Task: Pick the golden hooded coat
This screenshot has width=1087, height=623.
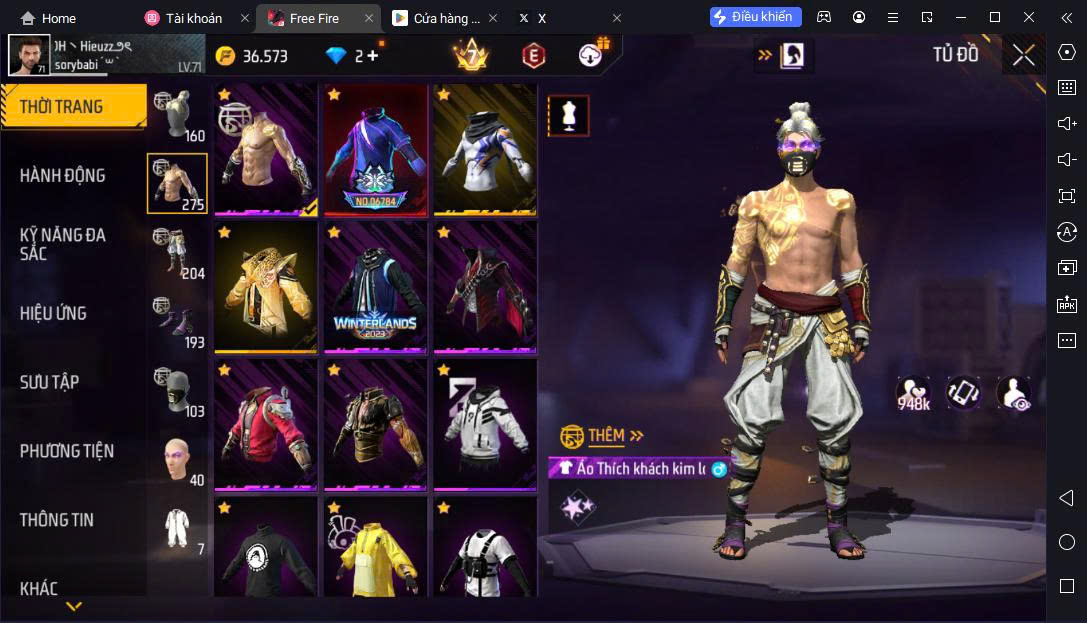Action: click(x=265, y=287)
